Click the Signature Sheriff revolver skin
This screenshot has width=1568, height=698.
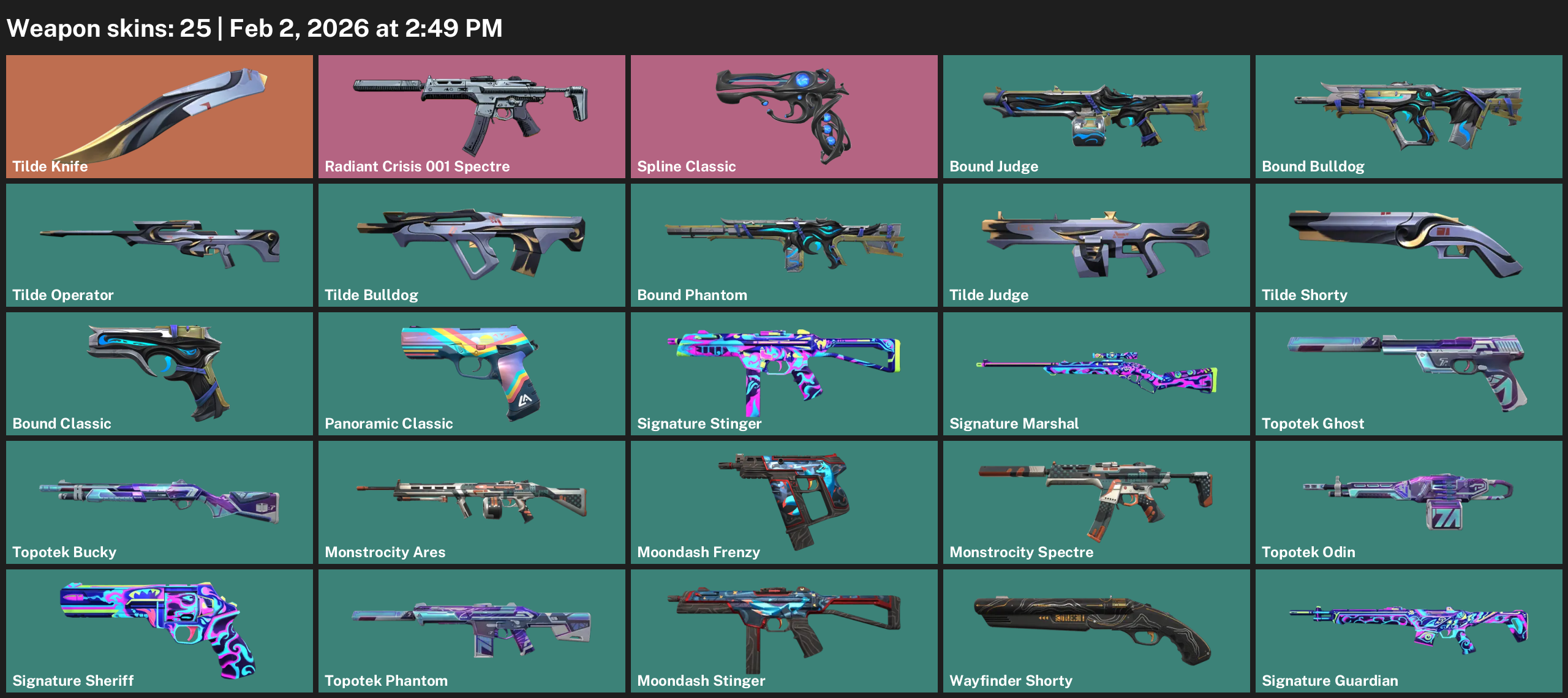pyautogui.click(x=159, y=631)
